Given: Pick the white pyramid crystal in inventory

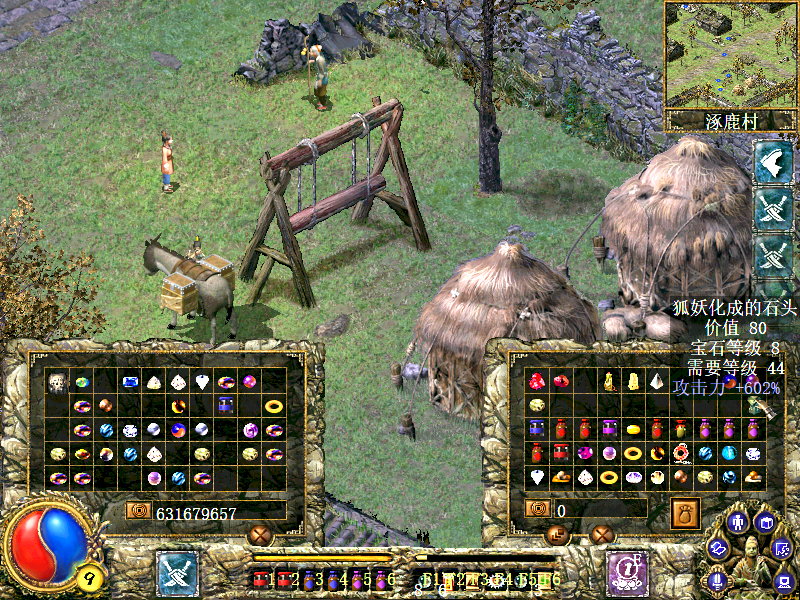Looking at the screenshot, I should pos(657,381).
